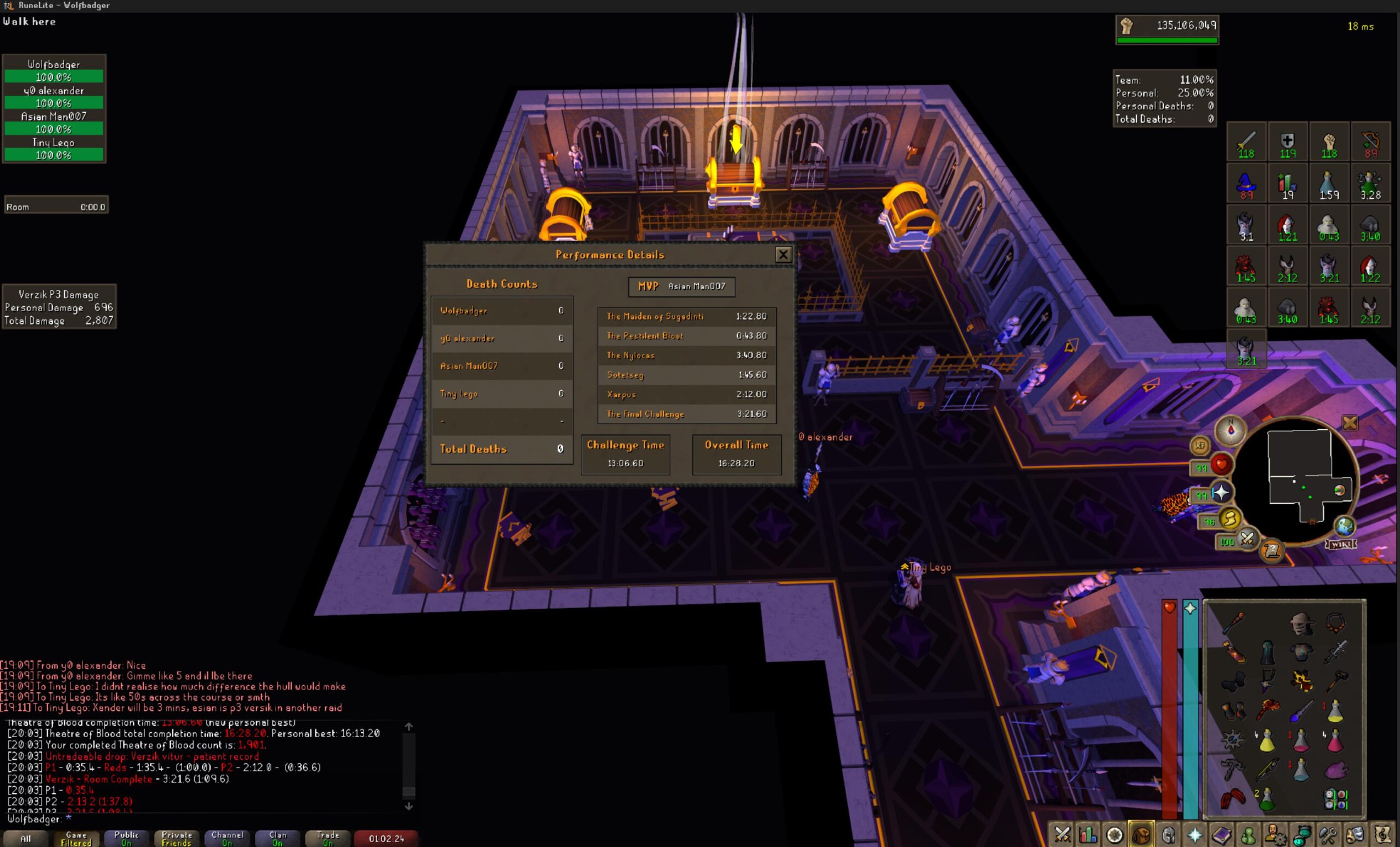Viewport: 1400px width, 847px height.
Task: Switch to the Skills tab
Action: (x=1088, y=834)
